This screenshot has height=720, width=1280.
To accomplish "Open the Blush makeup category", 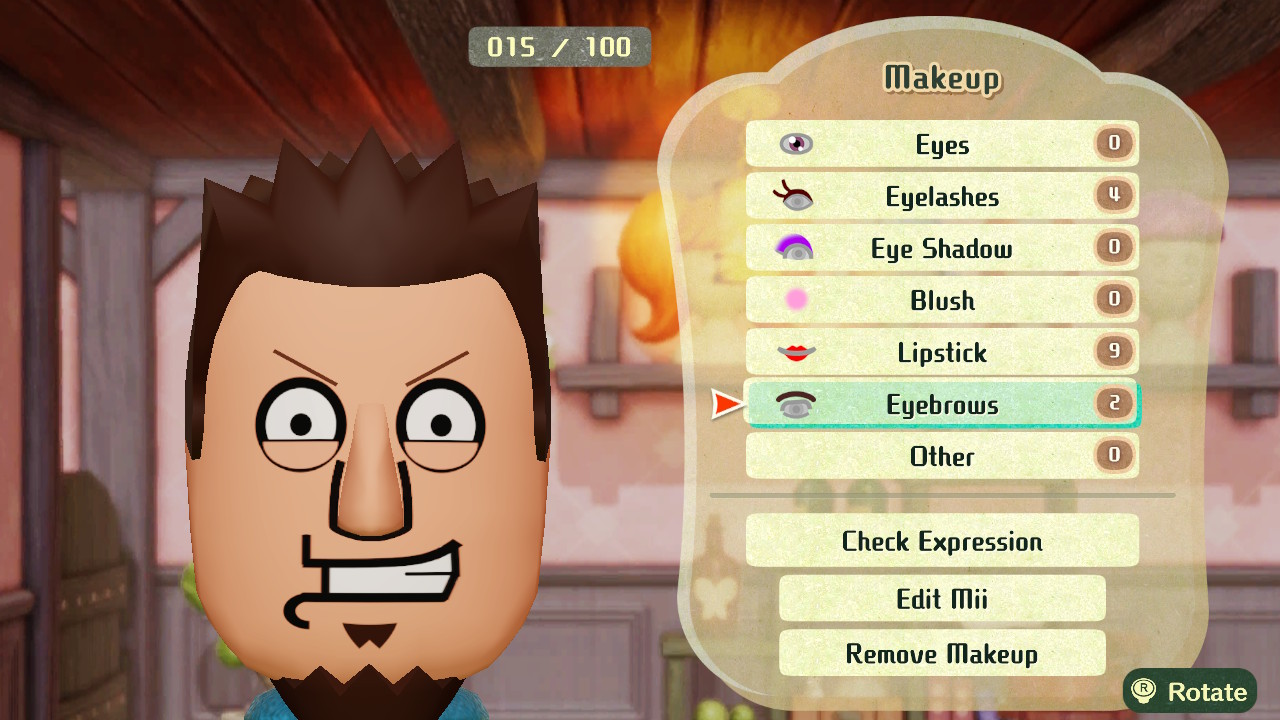I will coord(941,300).
